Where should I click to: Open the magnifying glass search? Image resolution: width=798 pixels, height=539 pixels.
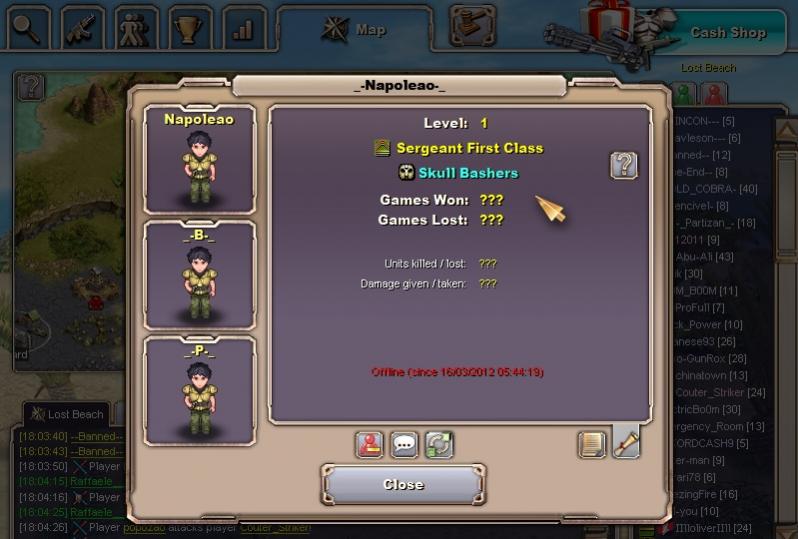[x=28, y=30]
